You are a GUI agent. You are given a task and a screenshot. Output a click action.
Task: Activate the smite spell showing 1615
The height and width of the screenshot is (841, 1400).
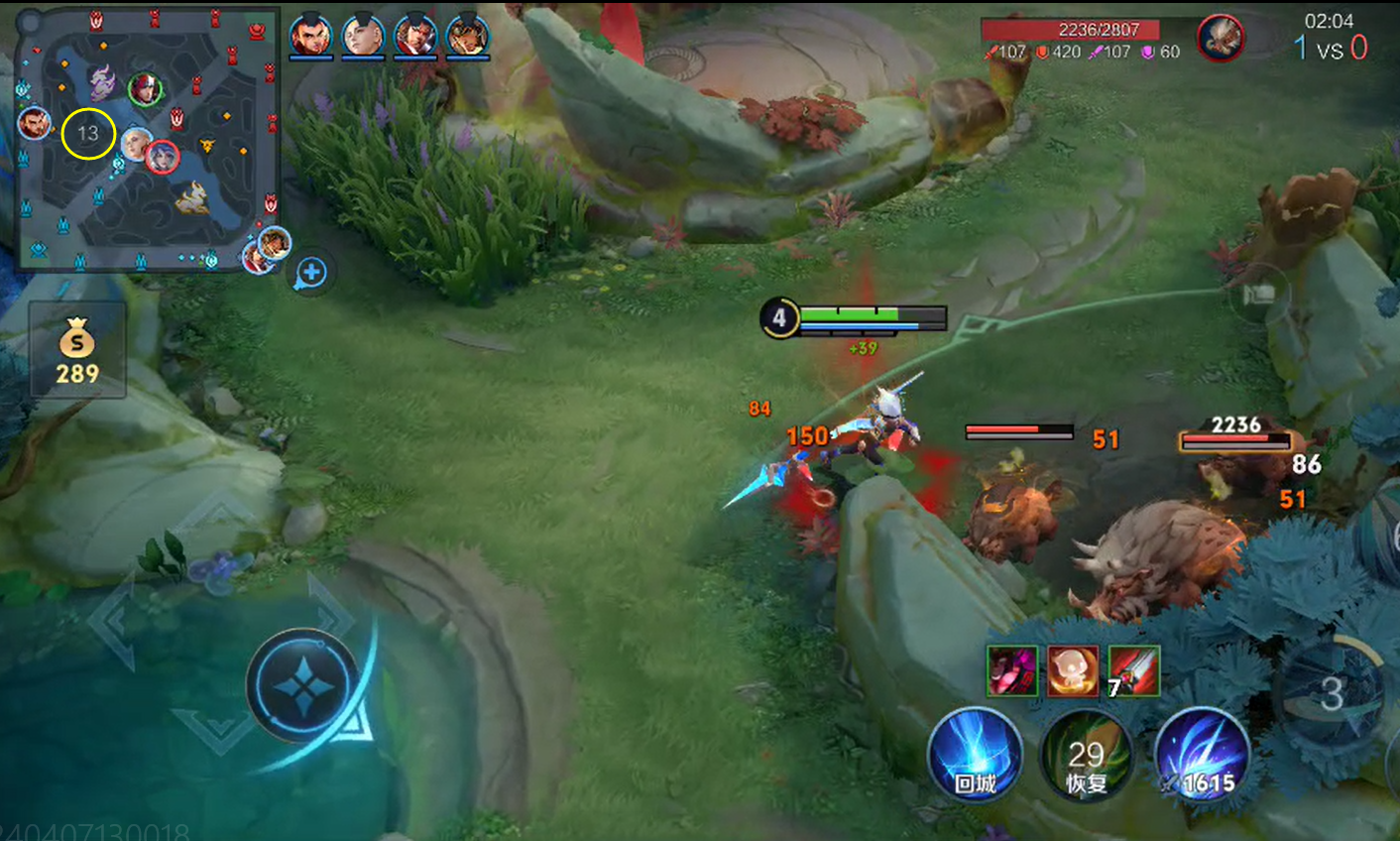[x=1201, y=756]
